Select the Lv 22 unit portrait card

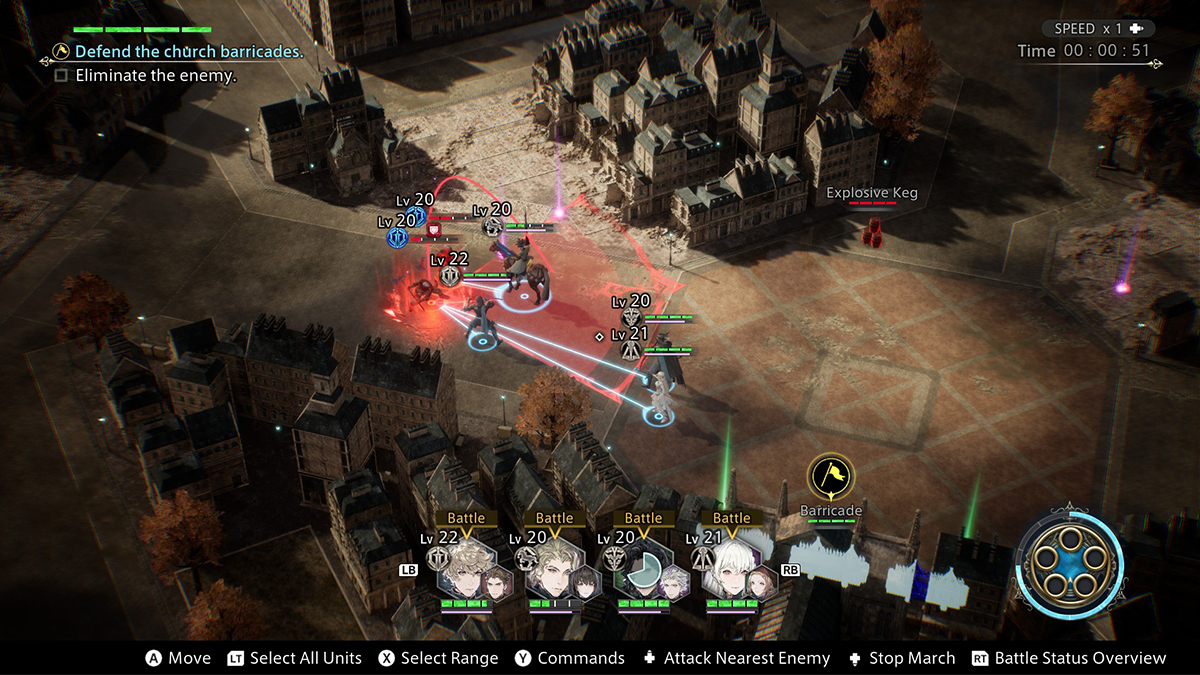464,570
